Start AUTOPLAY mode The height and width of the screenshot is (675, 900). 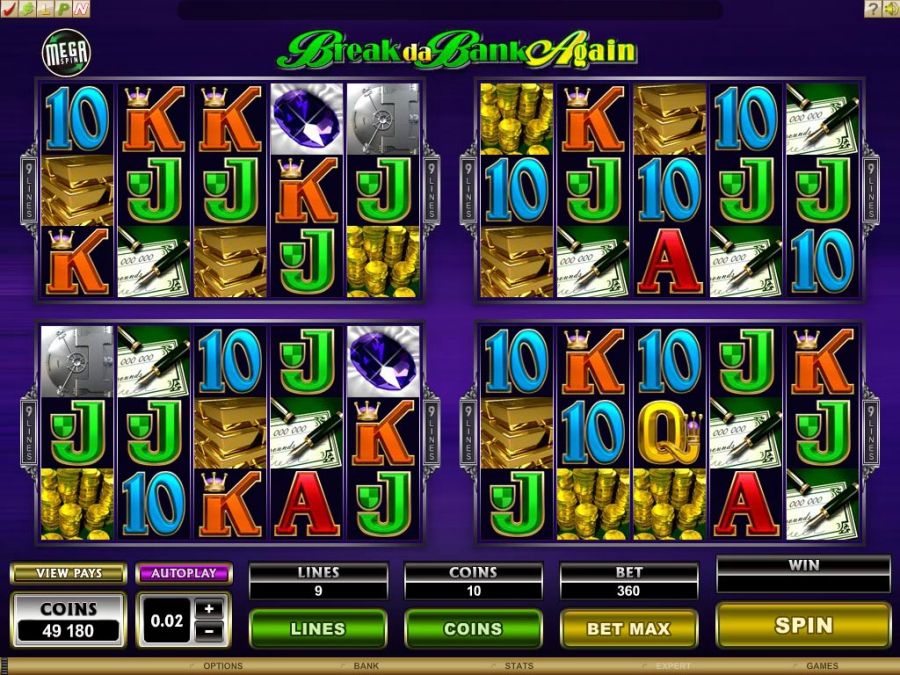184,574
